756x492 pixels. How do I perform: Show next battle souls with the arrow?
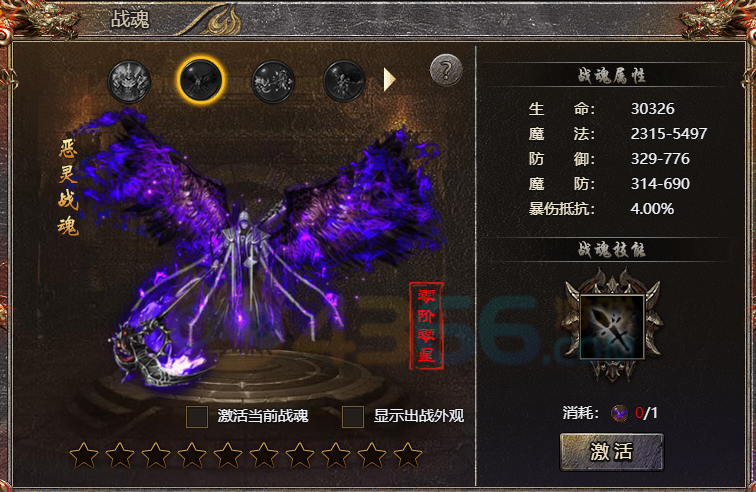pyautogui.click(x=390, y=80)
